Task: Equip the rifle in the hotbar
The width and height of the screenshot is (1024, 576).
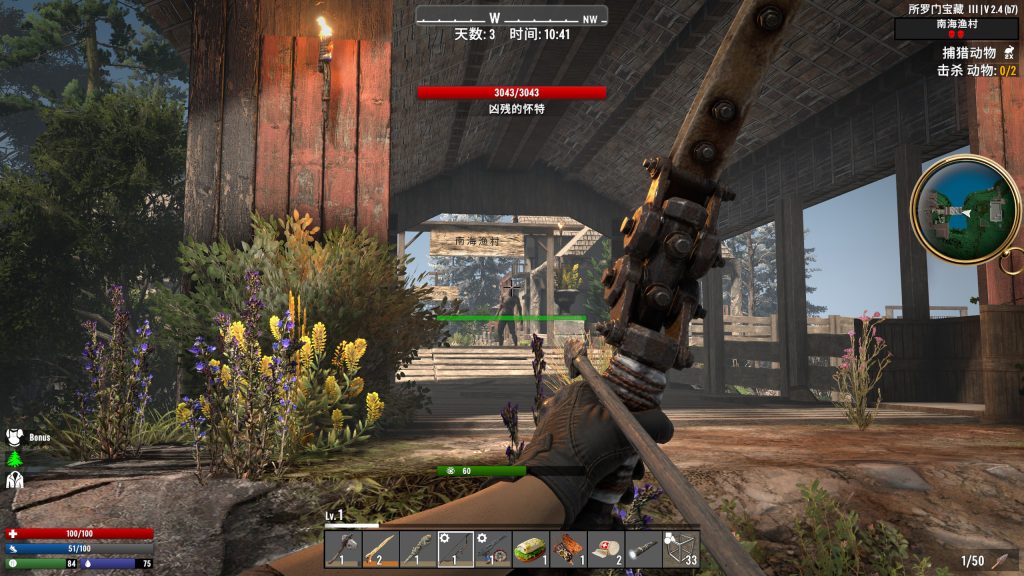Action: [x=493, y=548]
